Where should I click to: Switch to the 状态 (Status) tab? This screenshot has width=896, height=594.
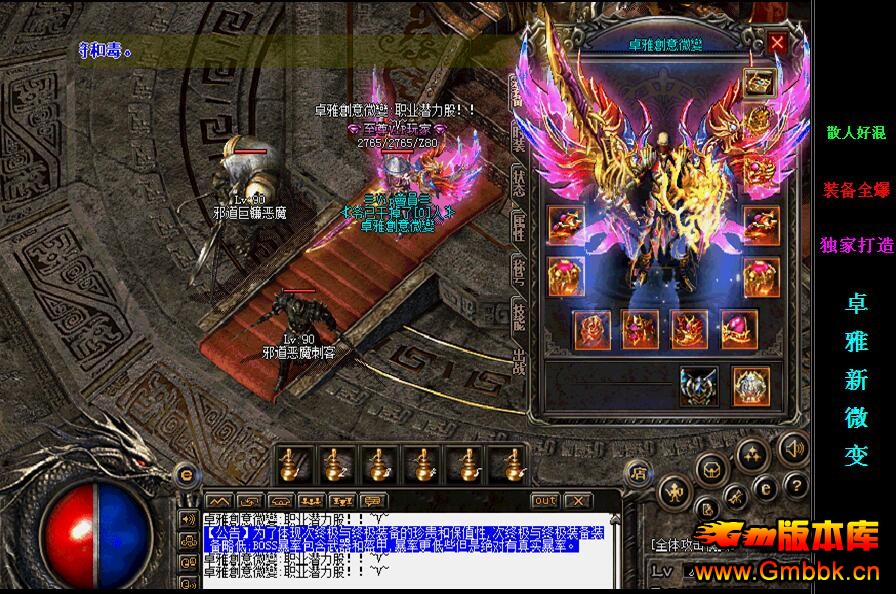(x=519, y=180)
